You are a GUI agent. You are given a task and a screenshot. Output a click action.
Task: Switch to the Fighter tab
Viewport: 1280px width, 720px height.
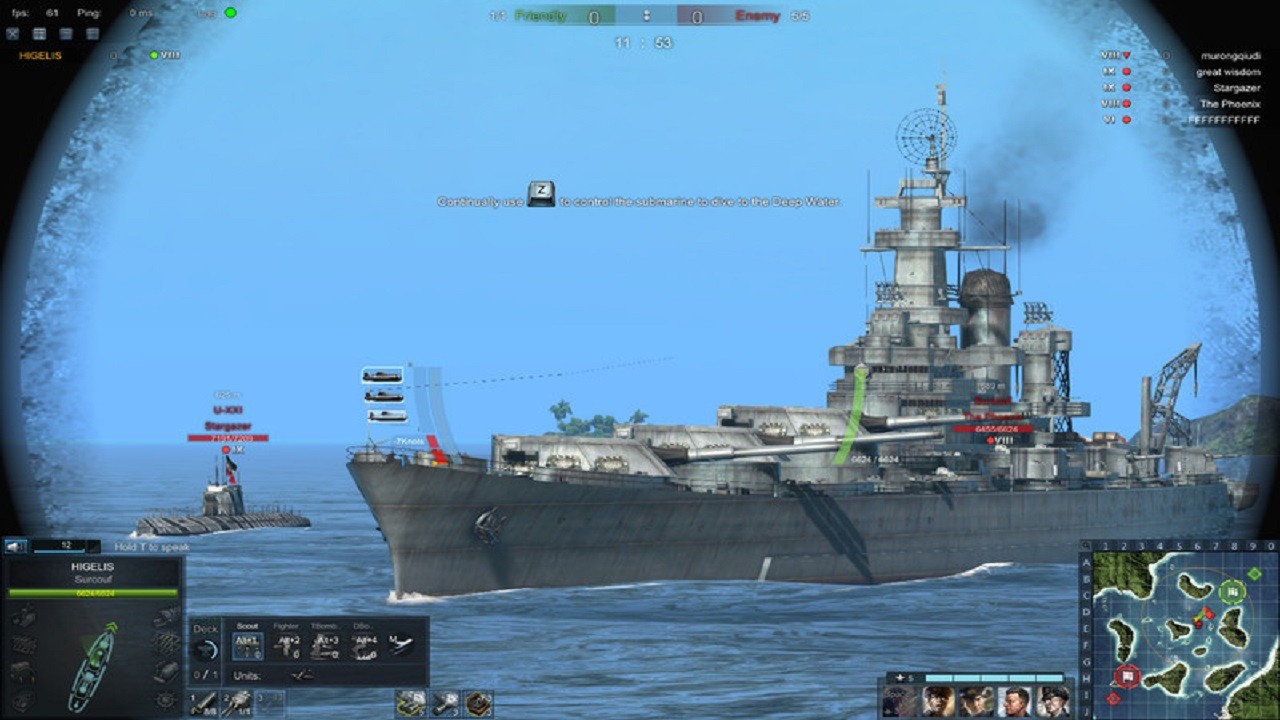point(288,624)
